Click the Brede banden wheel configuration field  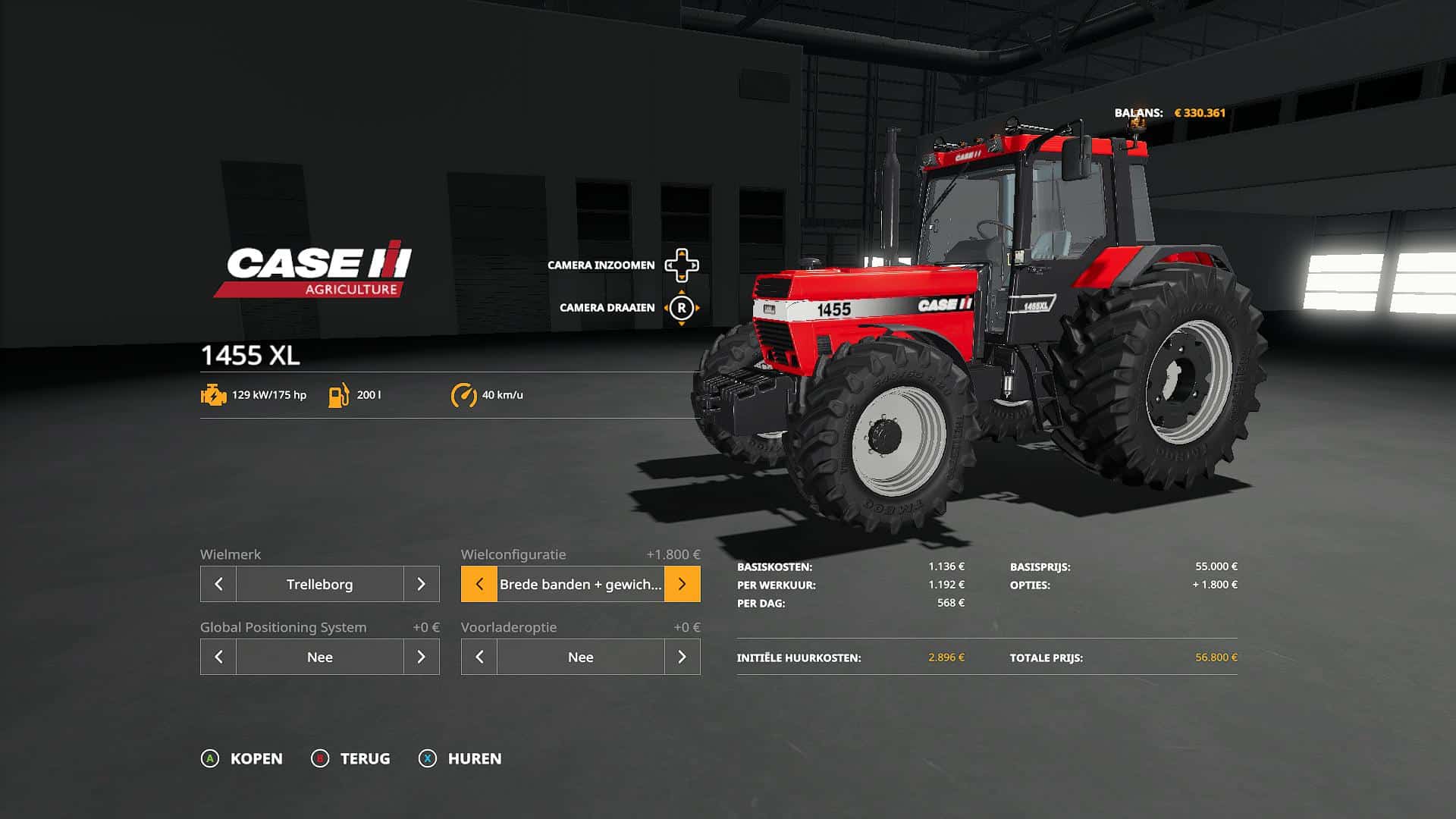tap(580, 584)
